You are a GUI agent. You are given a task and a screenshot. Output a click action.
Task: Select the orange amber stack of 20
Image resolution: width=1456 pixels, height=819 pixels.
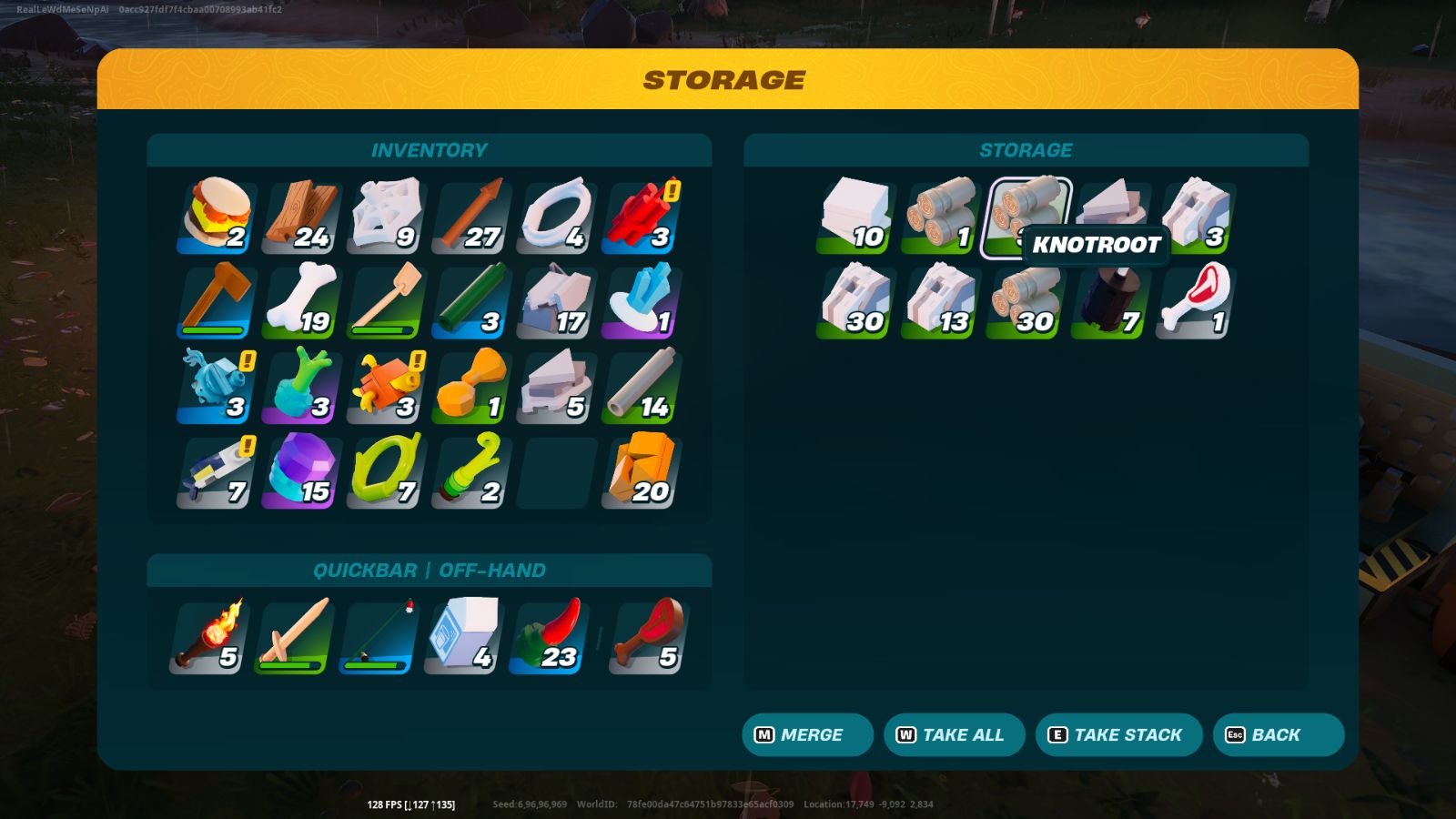(x=642, y=471)
